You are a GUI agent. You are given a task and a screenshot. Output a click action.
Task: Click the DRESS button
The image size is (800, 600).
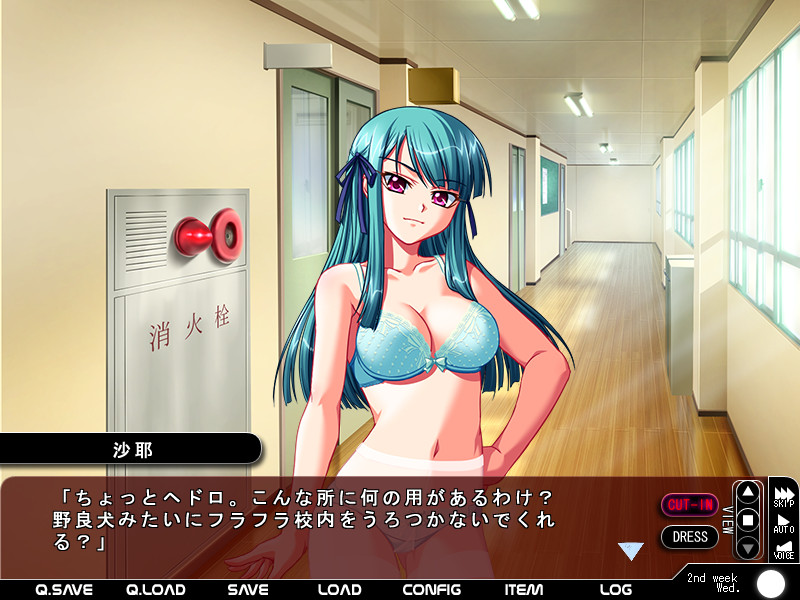coord(690,537)
